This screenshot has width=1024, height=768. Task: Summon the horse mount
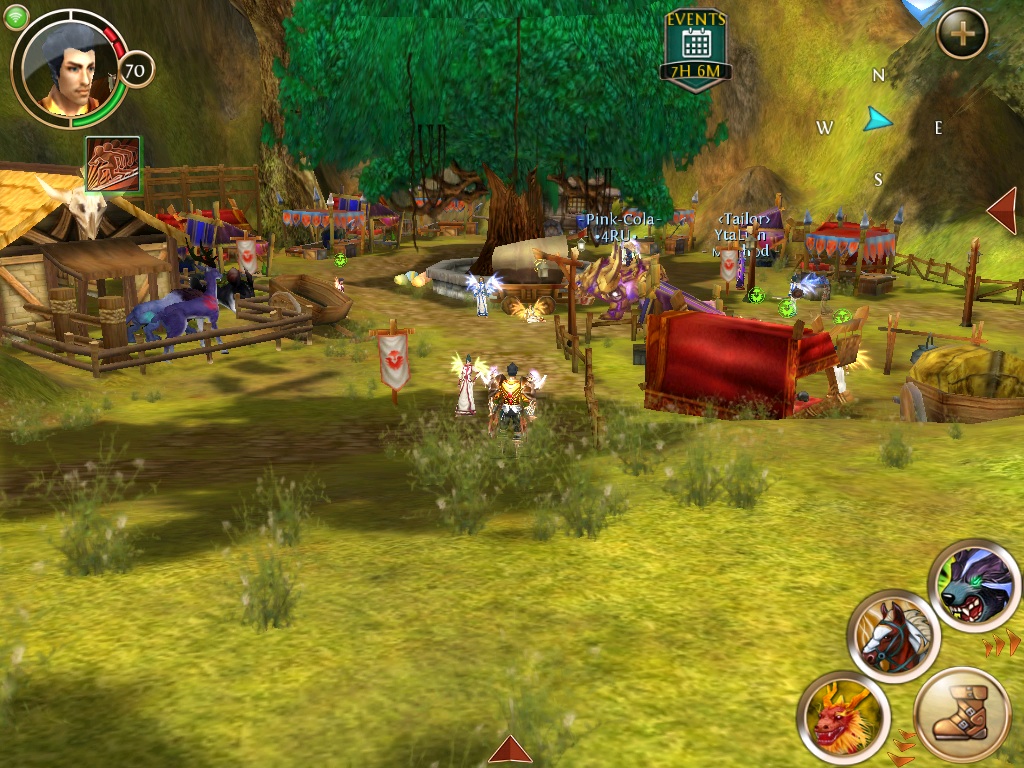point(893,636)
